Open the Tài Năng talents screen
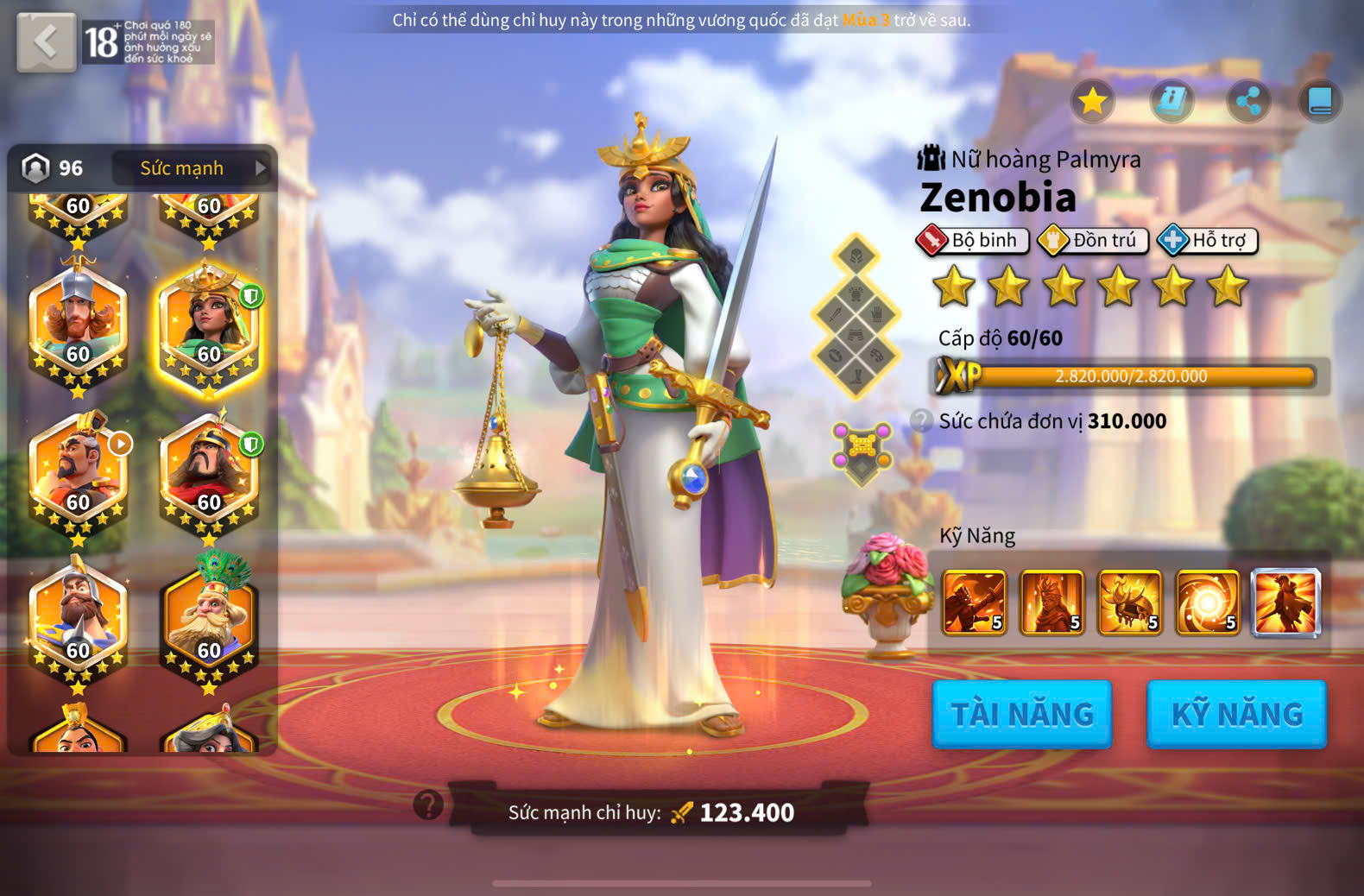The image size is (1364, 896). (x=1021, y=714)
